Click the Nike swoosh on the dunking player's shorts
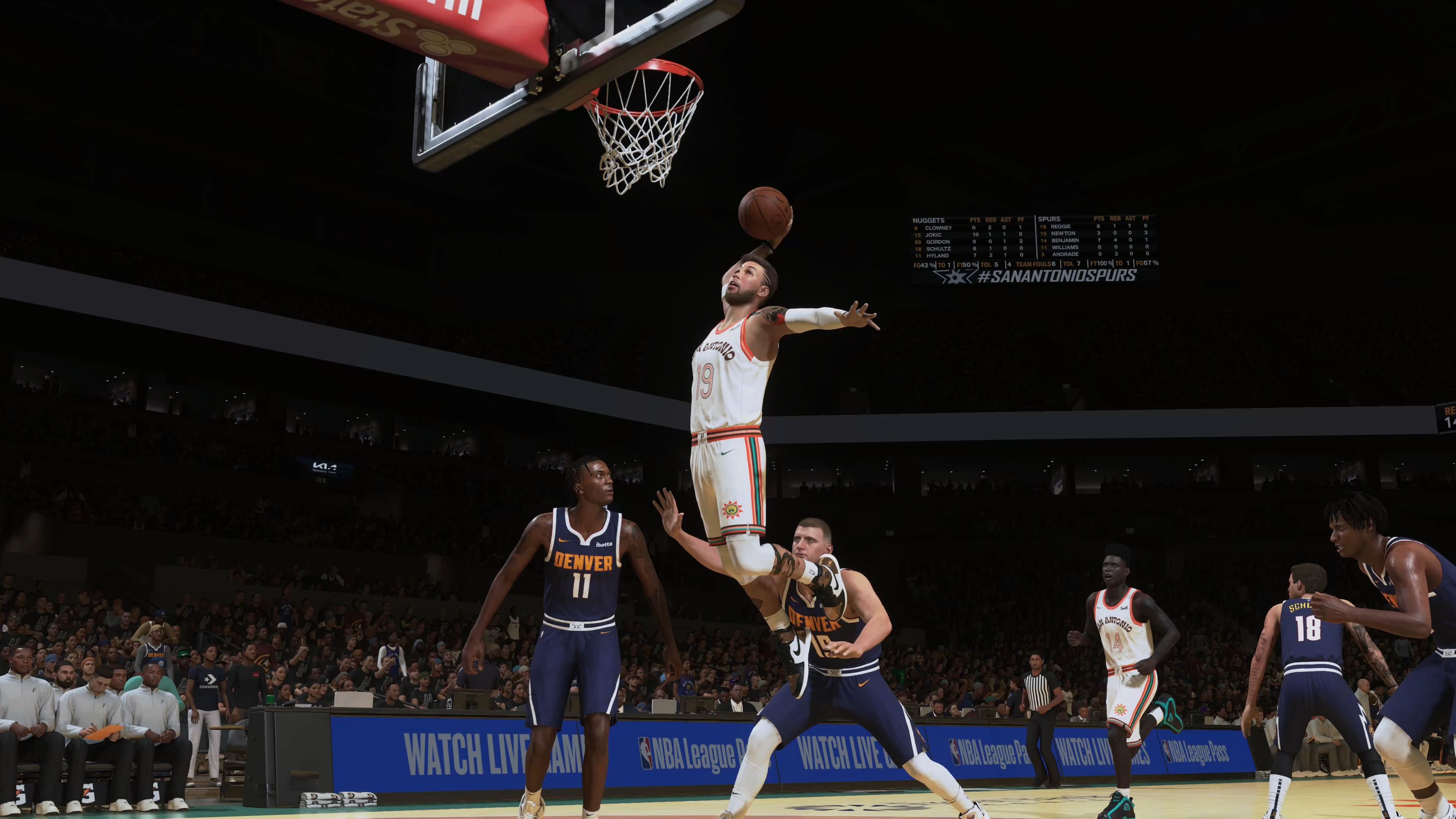 [x=728, y=453]
